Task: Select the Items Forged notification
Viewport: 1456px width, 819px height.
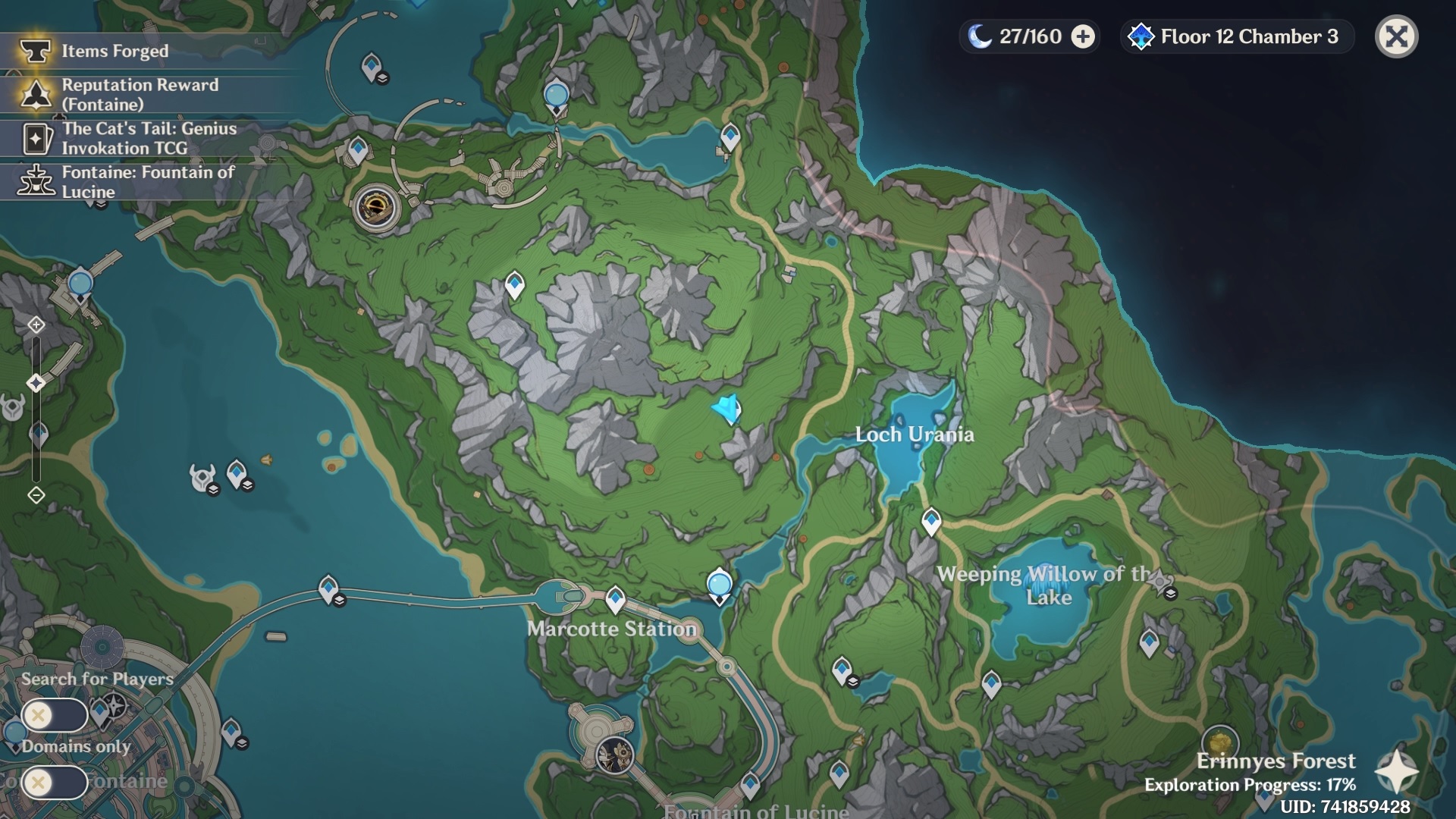Action: [114, 51]
